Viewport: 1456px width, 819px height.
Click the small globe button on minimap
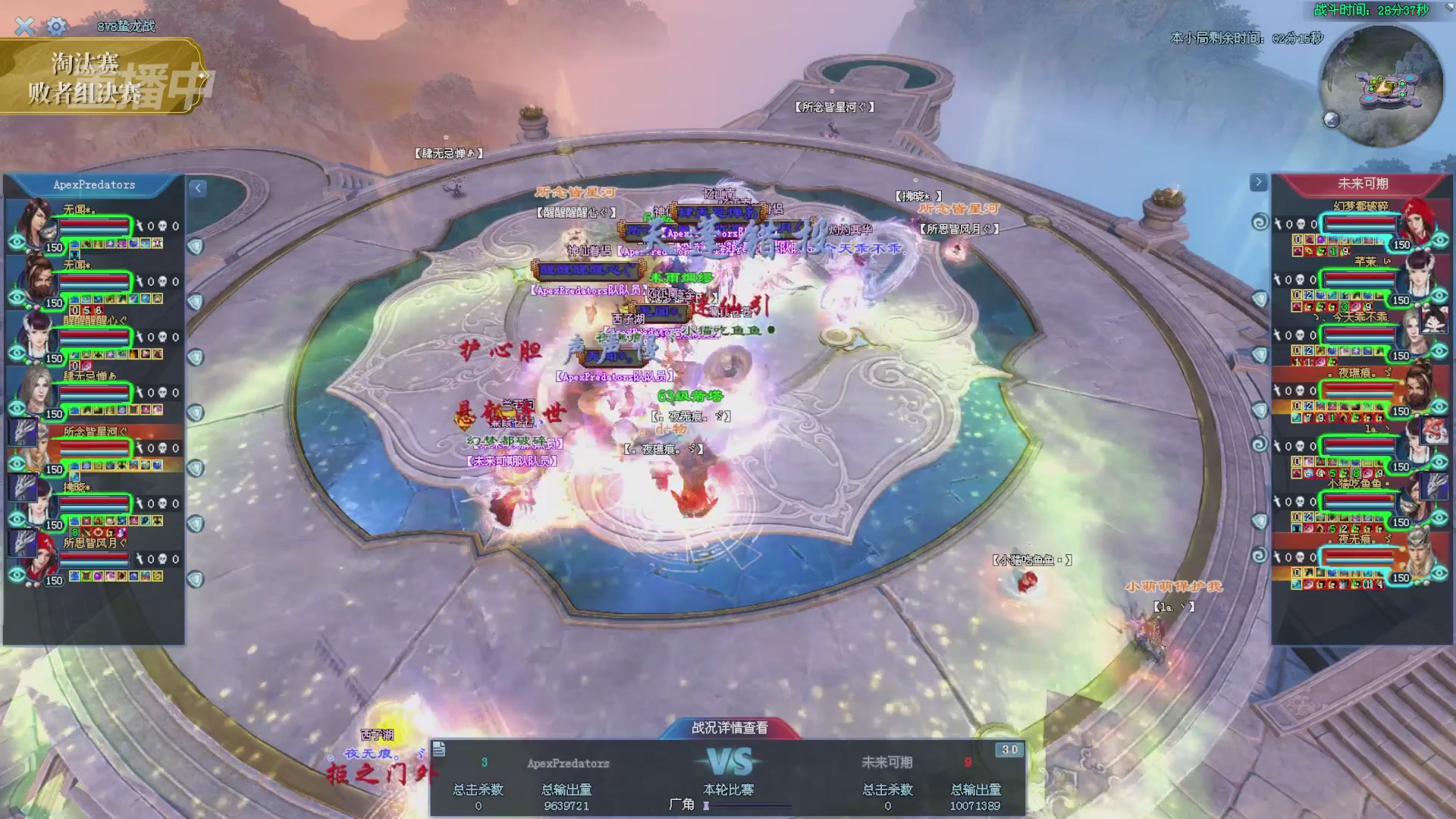point(1332,119)
